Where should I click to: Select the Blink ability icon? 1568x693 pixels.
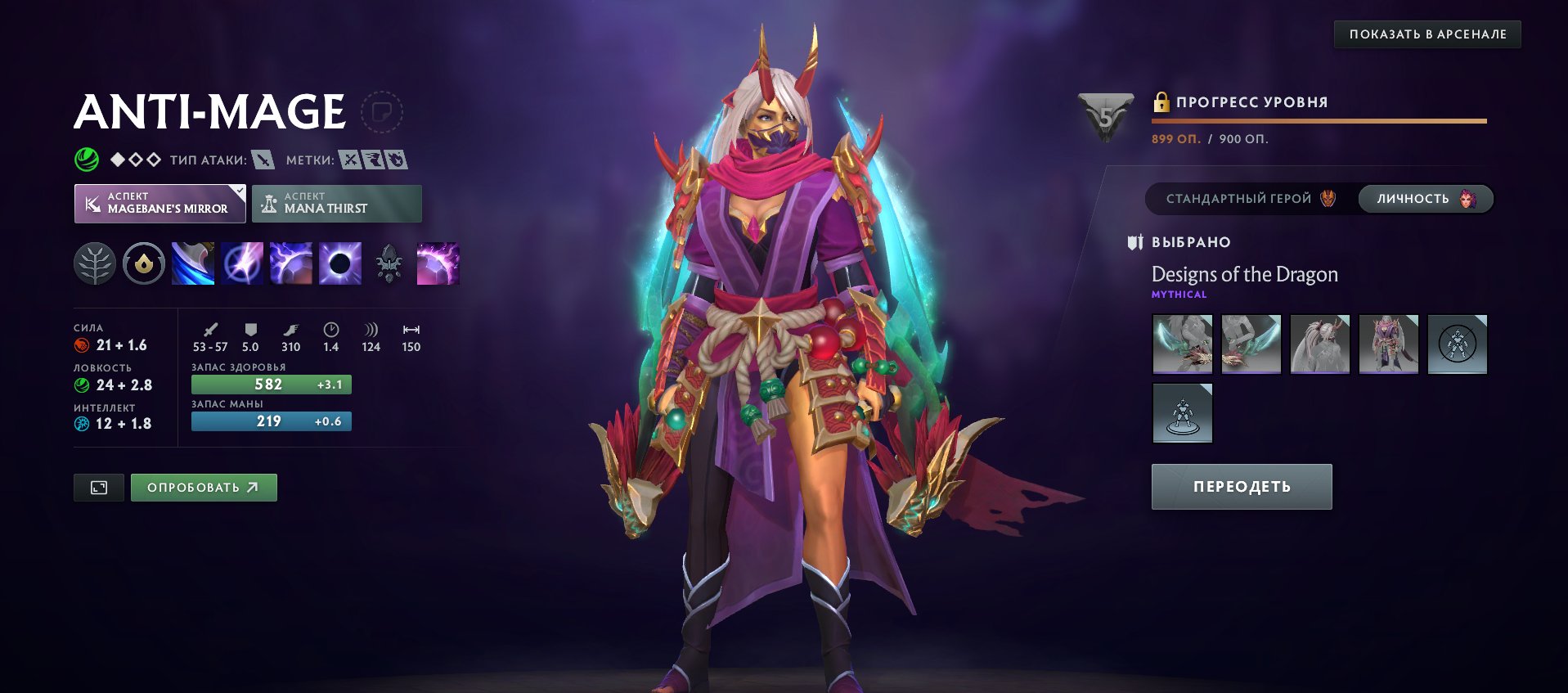pos(241,263)
